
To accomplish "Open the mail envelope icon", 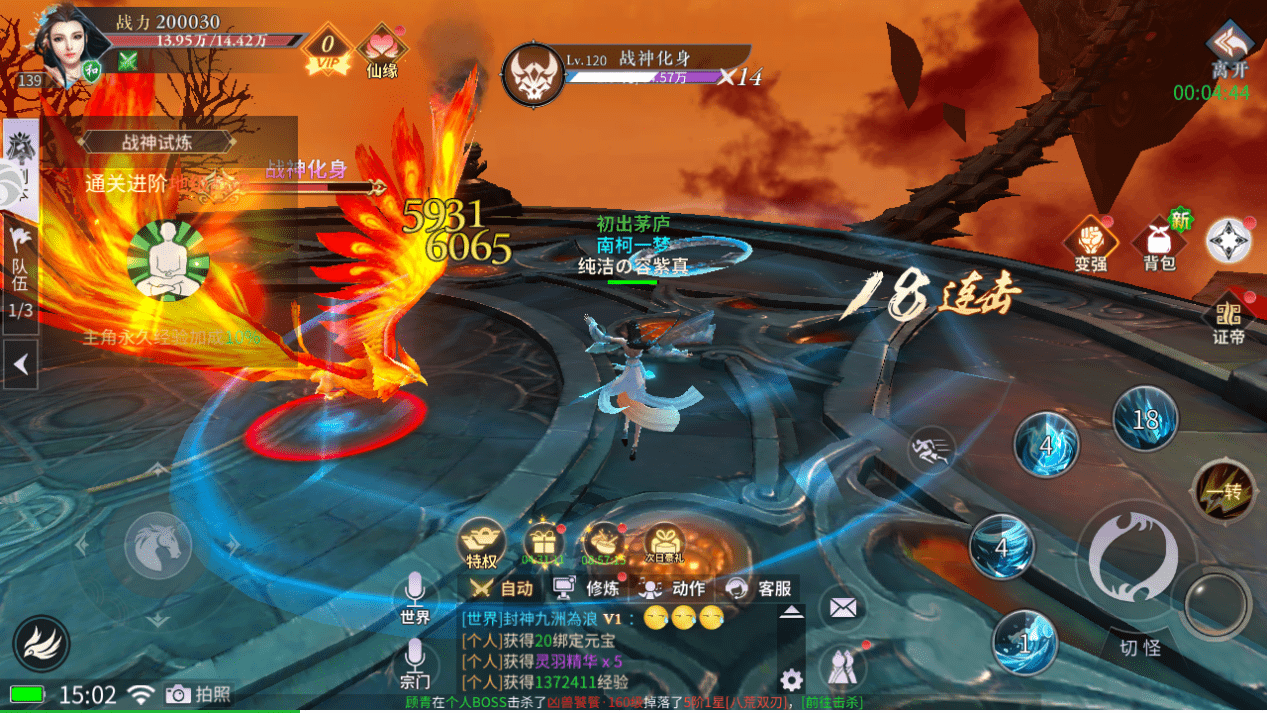I will 843,606.
